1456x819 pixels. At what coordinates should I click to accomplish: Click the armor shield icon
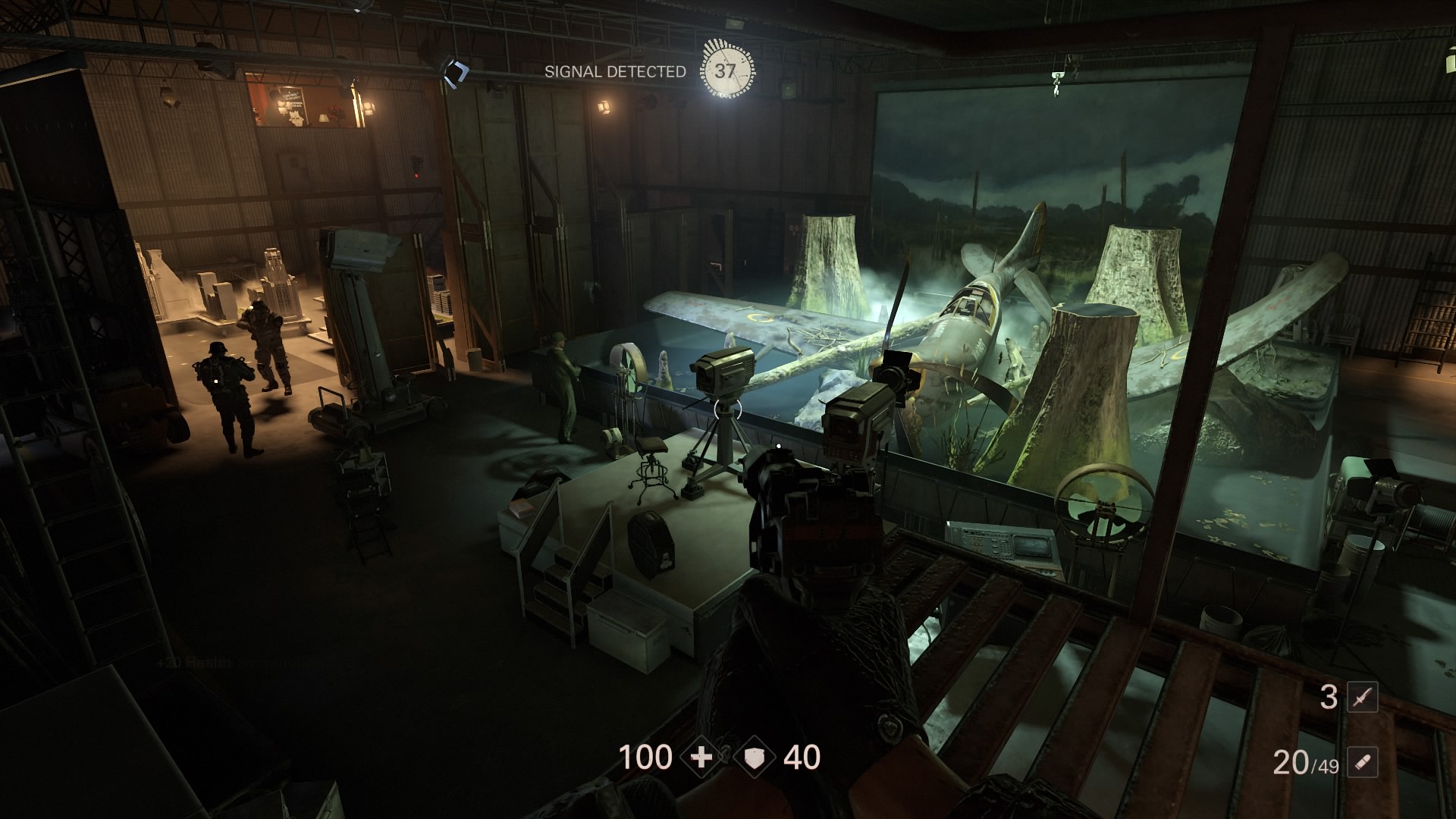755,758
